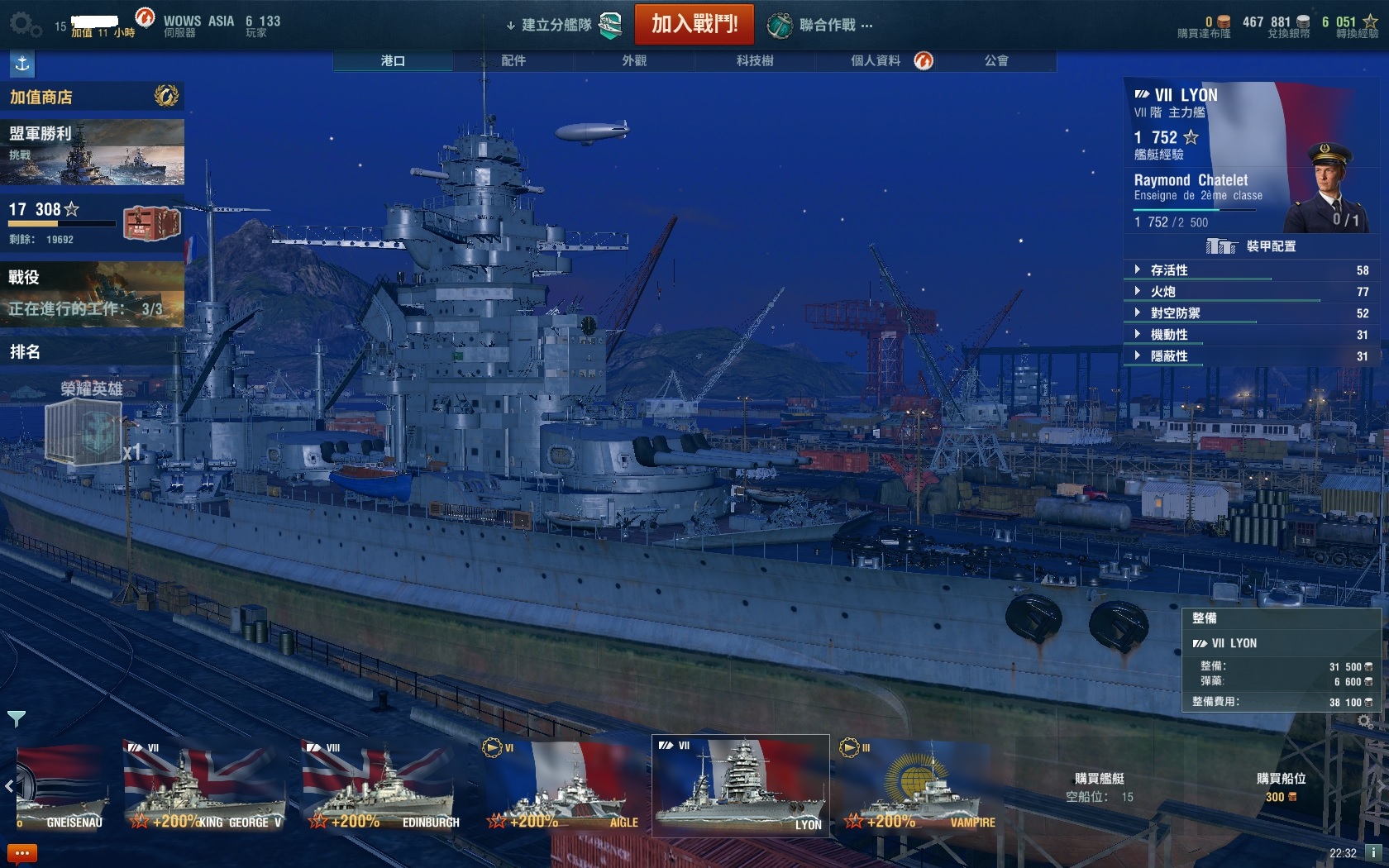Viewport: 1389px width, 868px height.
Task: Go to the 科技樹 tech tree tab
Action: coord(755,60)
